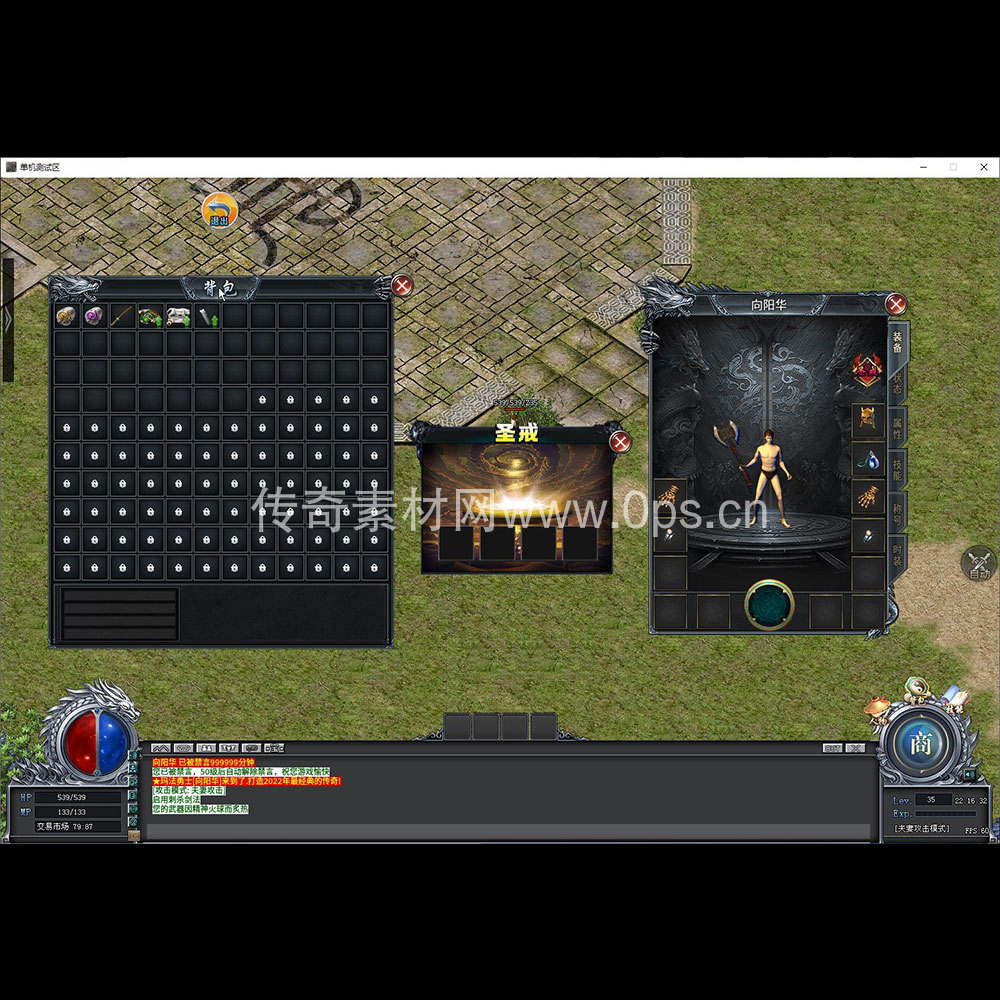Open the 商 shop button
The image size is (1000, 1000).
919,744
